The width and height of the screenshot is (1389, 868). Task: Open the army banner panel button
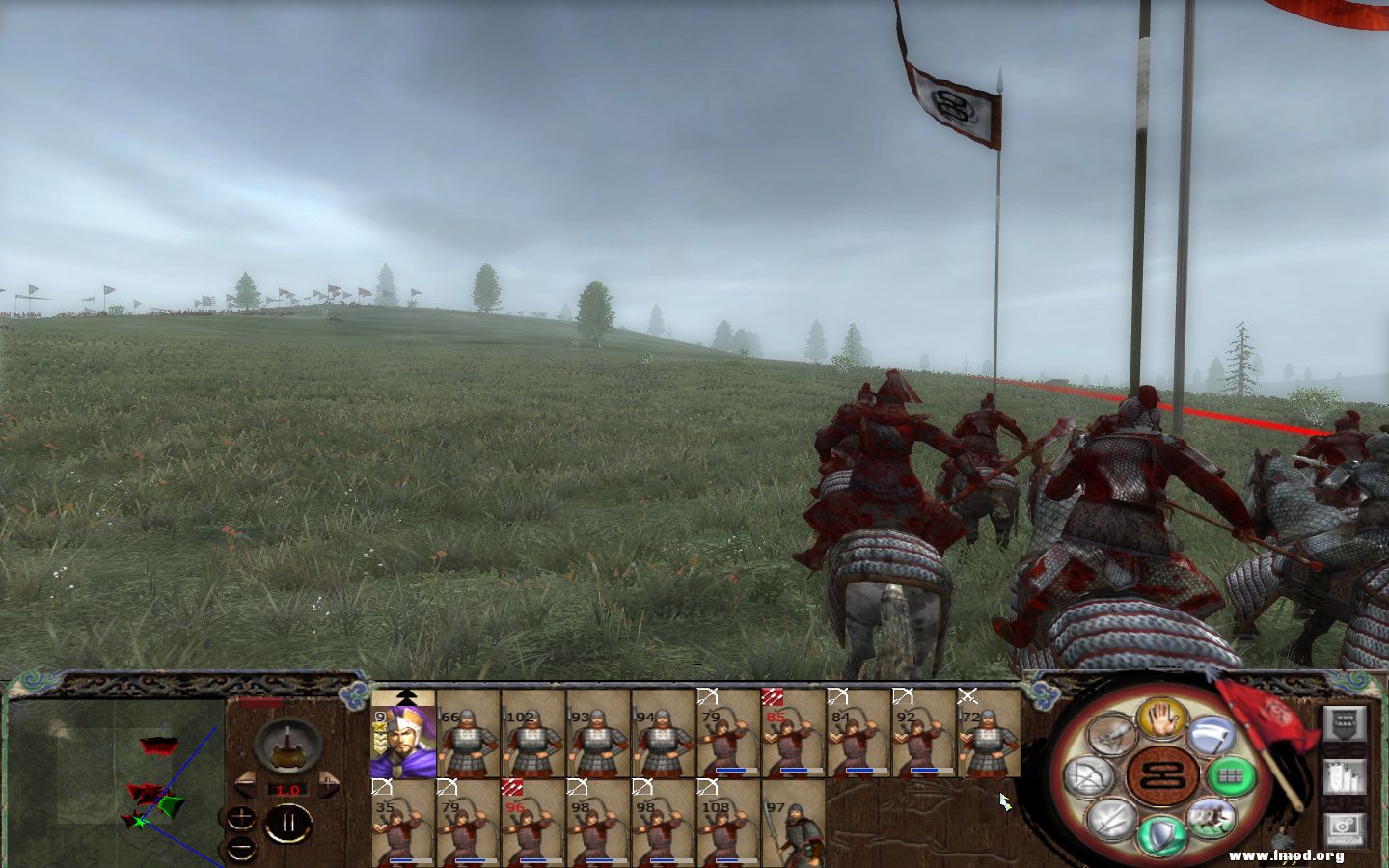(x=1345, y=725)
